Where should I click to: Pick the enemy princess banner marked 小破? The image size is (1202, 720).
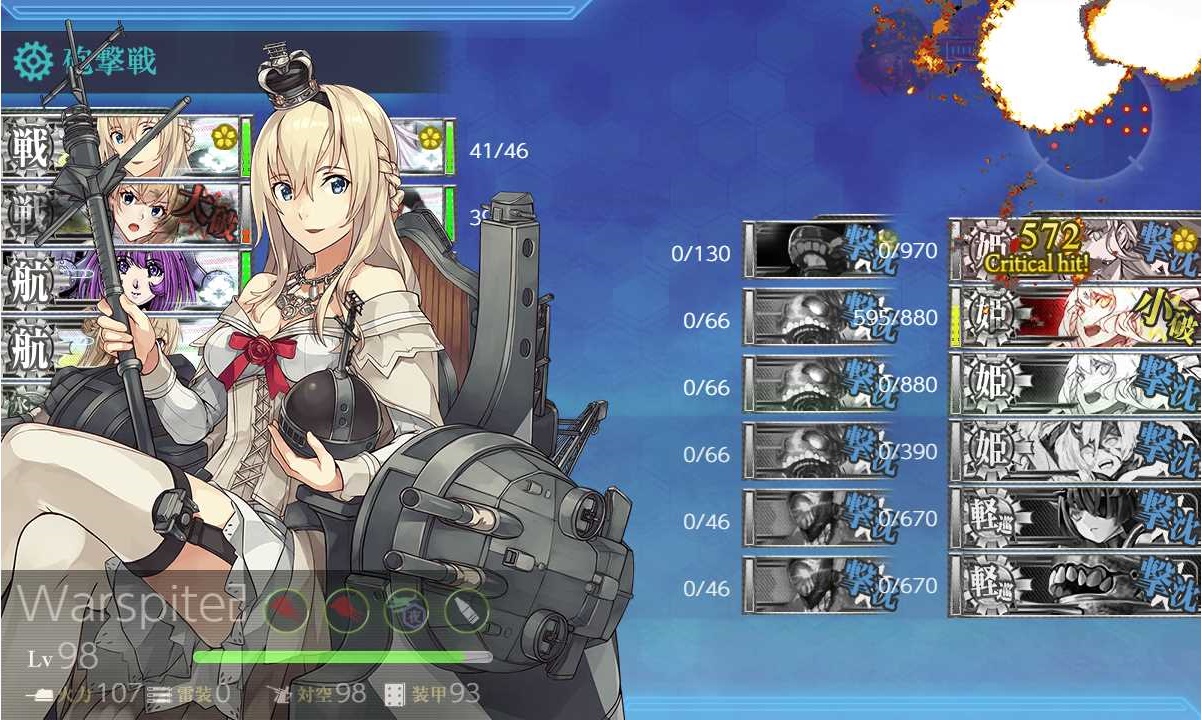point(1075,316)
